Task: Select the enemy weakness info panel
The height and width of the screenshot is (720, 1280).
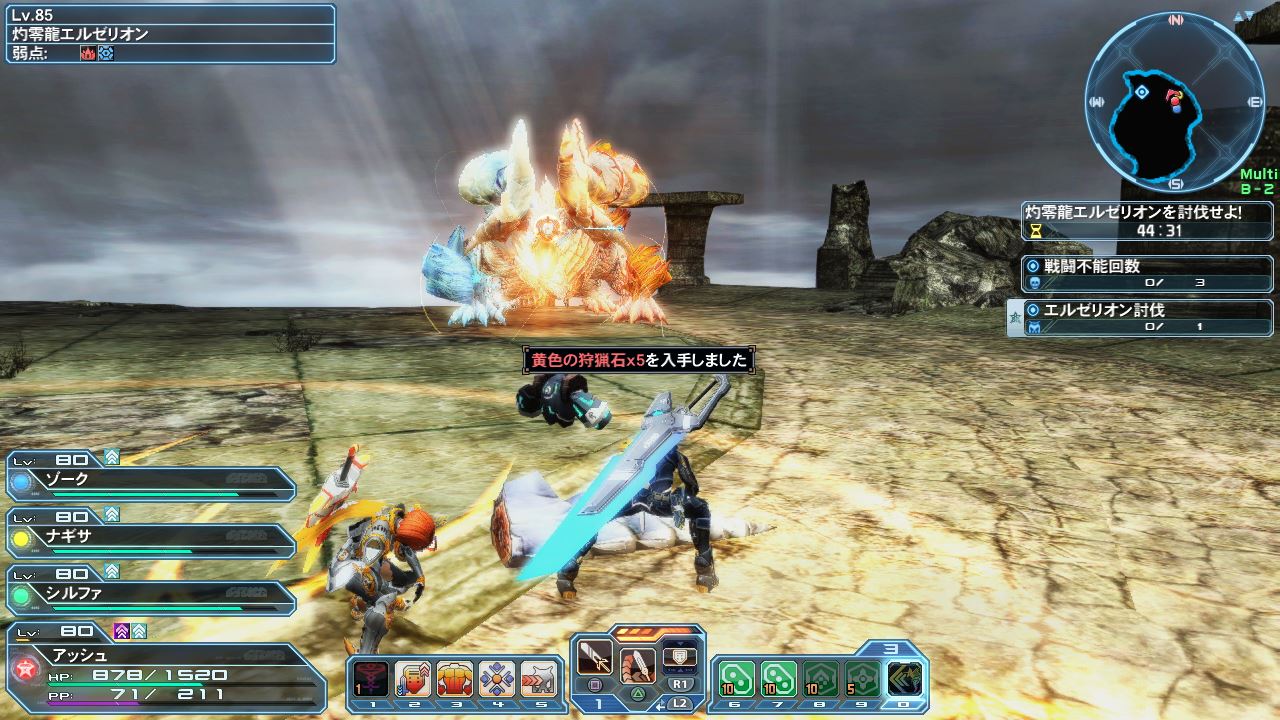Action: click(x=168, y=34)
